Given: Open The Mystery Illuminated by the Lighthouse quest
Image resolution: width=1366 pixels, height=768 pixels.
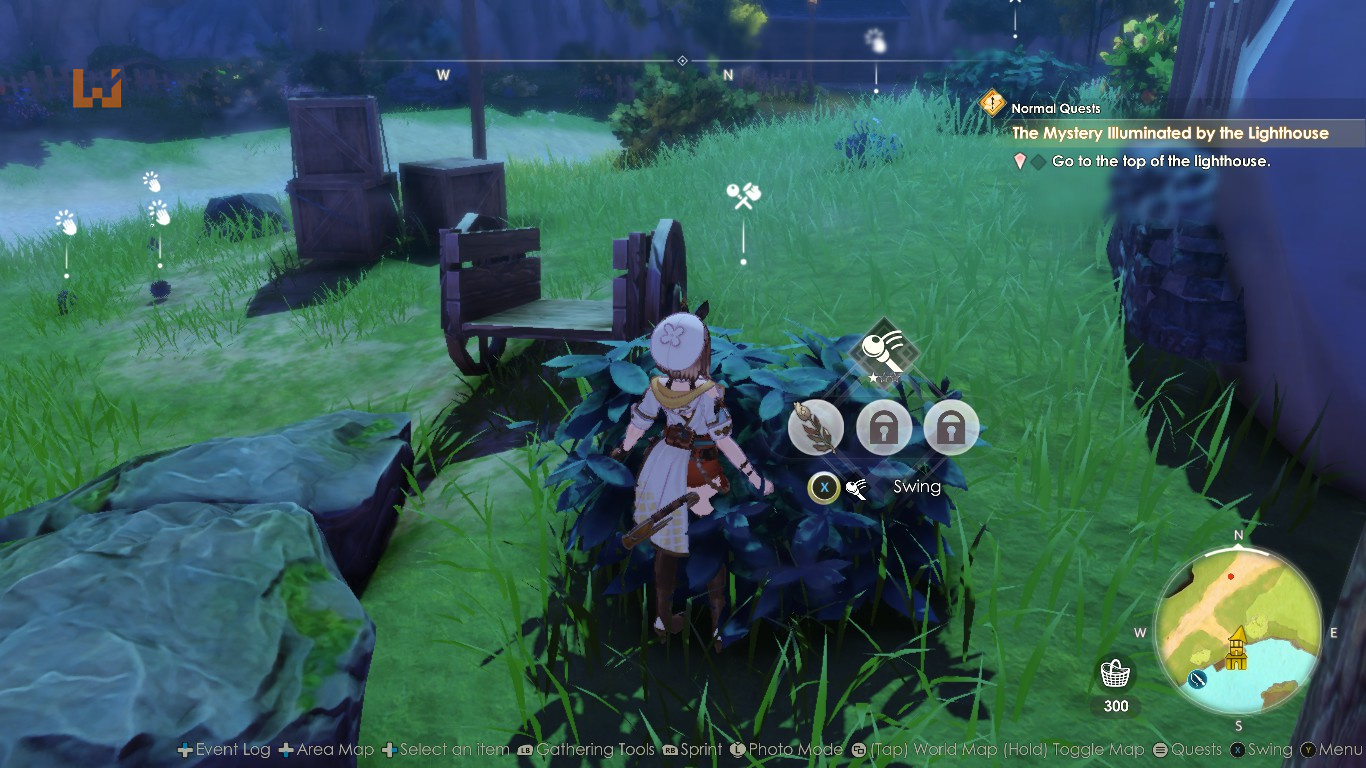Looking at the screenshot, I should [1170, 133].
